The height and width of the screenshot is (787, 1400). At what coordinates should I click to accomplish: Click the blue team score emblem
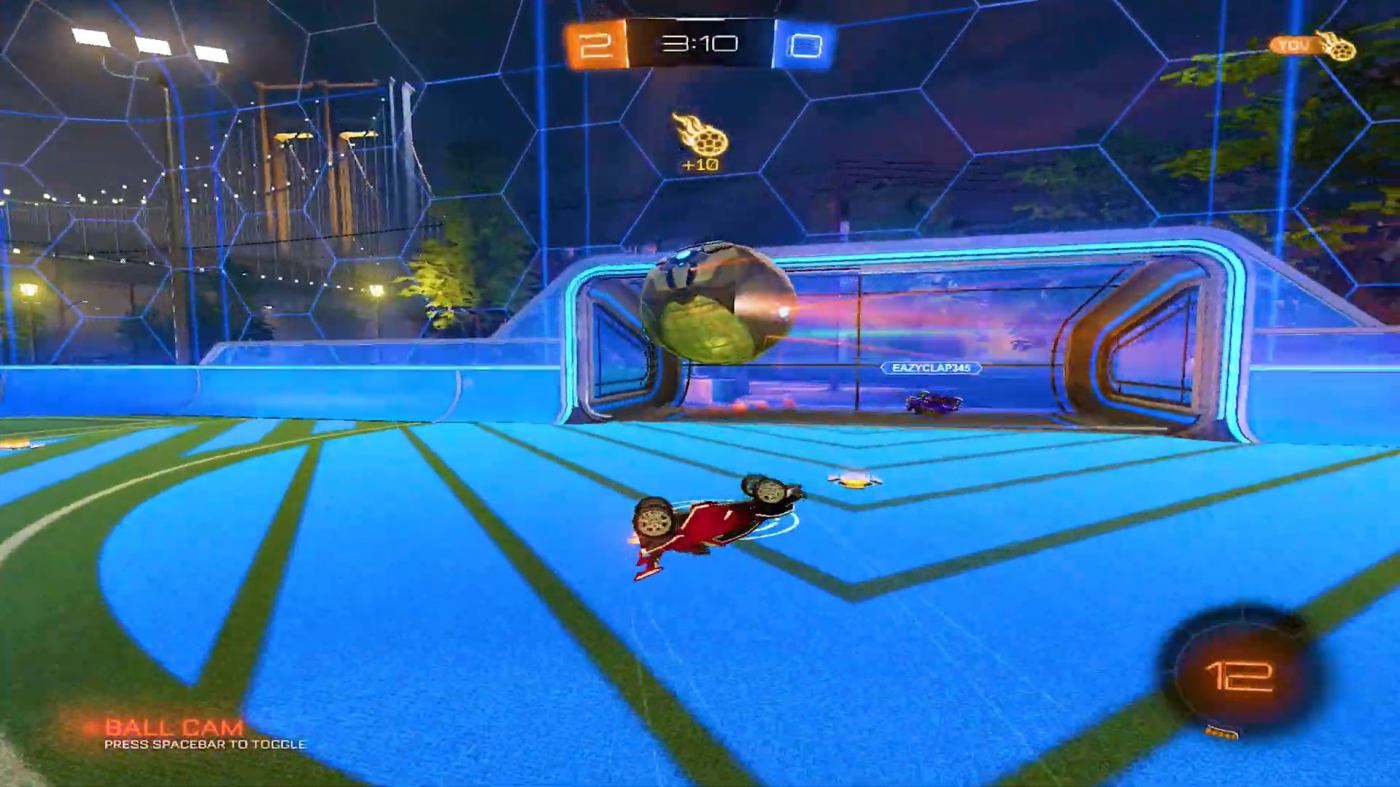[x=806, y=44]
